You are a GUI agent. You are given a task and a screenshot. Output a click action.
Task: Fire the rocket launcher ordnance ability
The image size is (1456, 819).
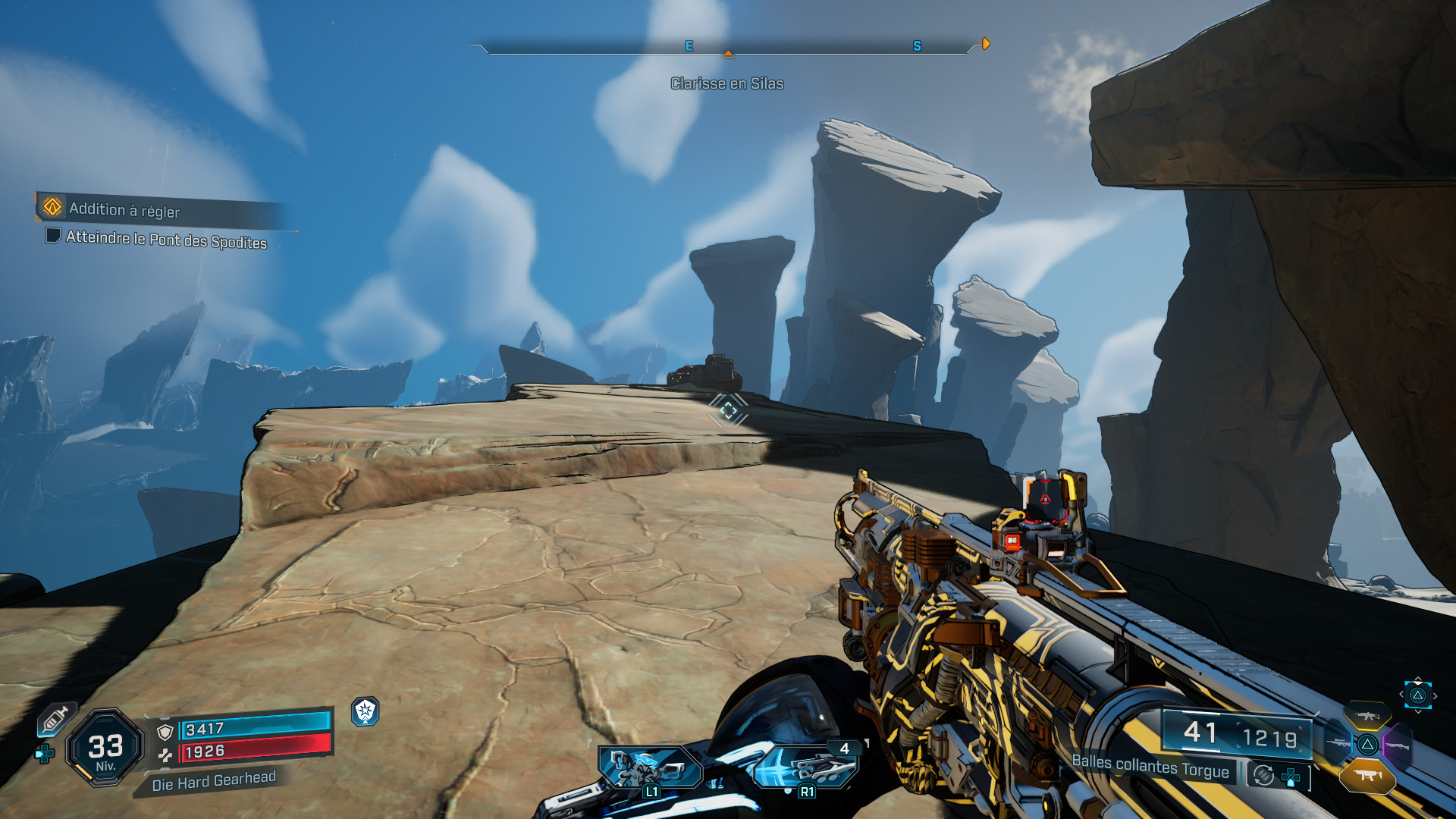(x=806, y=767)
